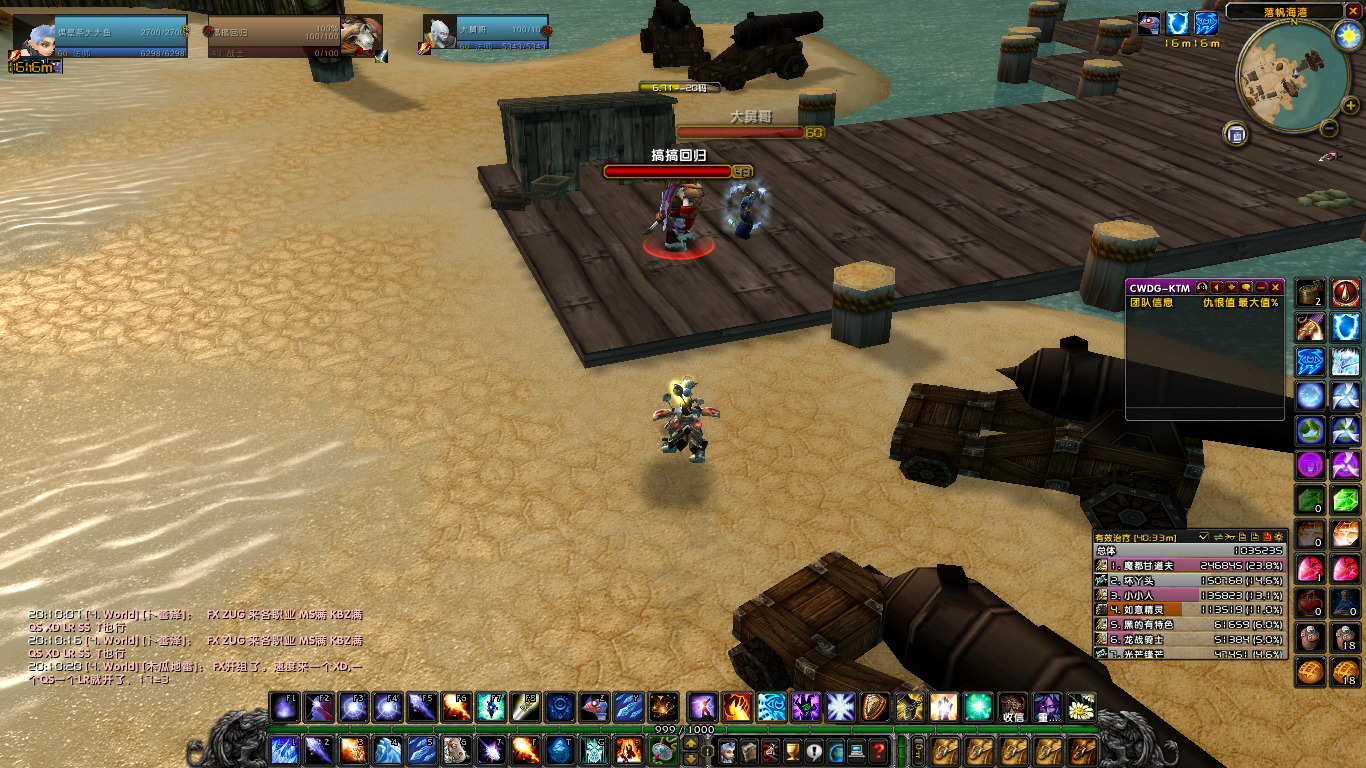1366x768 pixels.
Task: Open the character portrait micro menu button
Action: [727, 751]
